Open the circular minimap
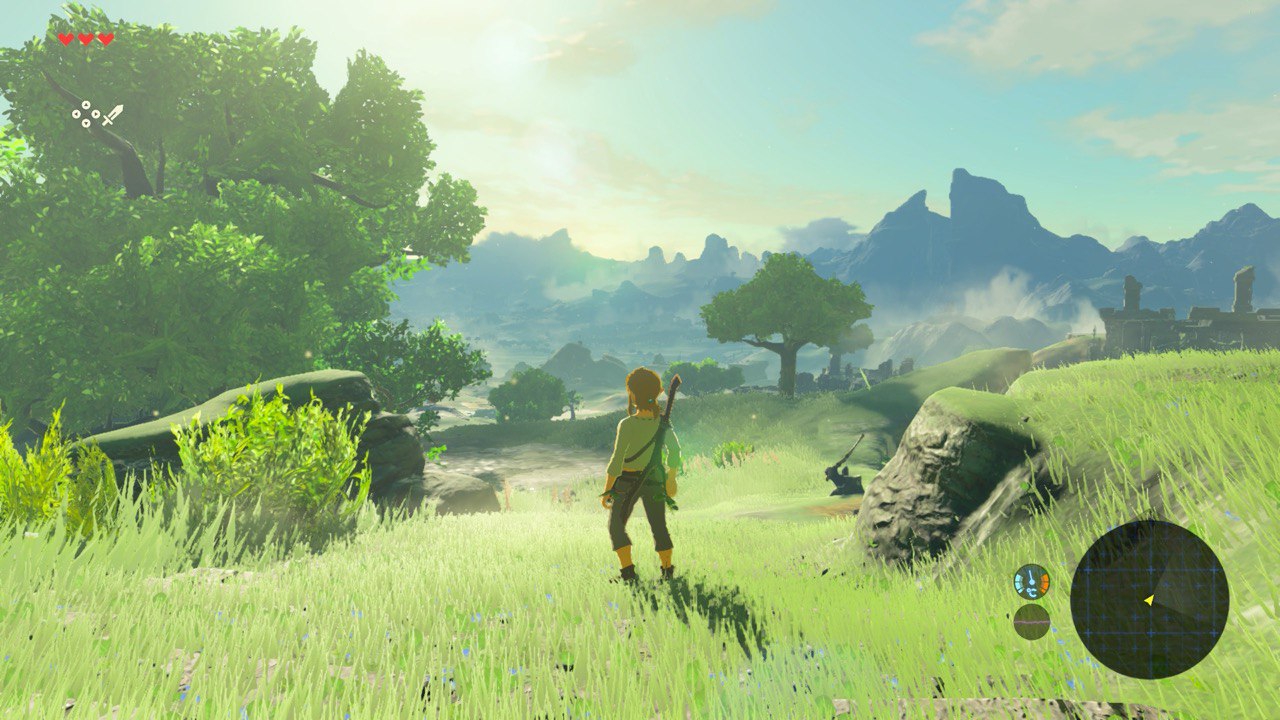Viewport: 1280px width, 720px height. (1149, 599)
